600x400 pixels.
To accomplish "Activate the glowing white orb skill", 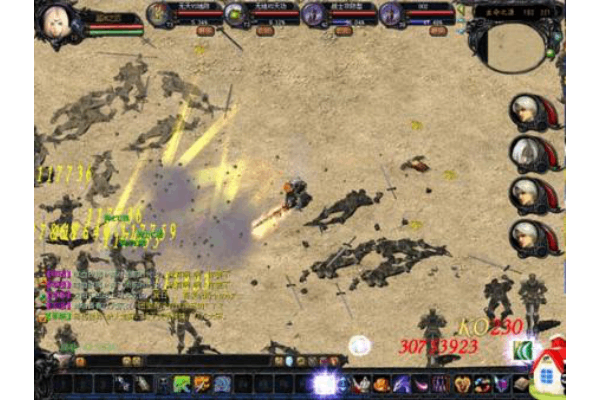I will pyautogui.click(x=323, y=383).
